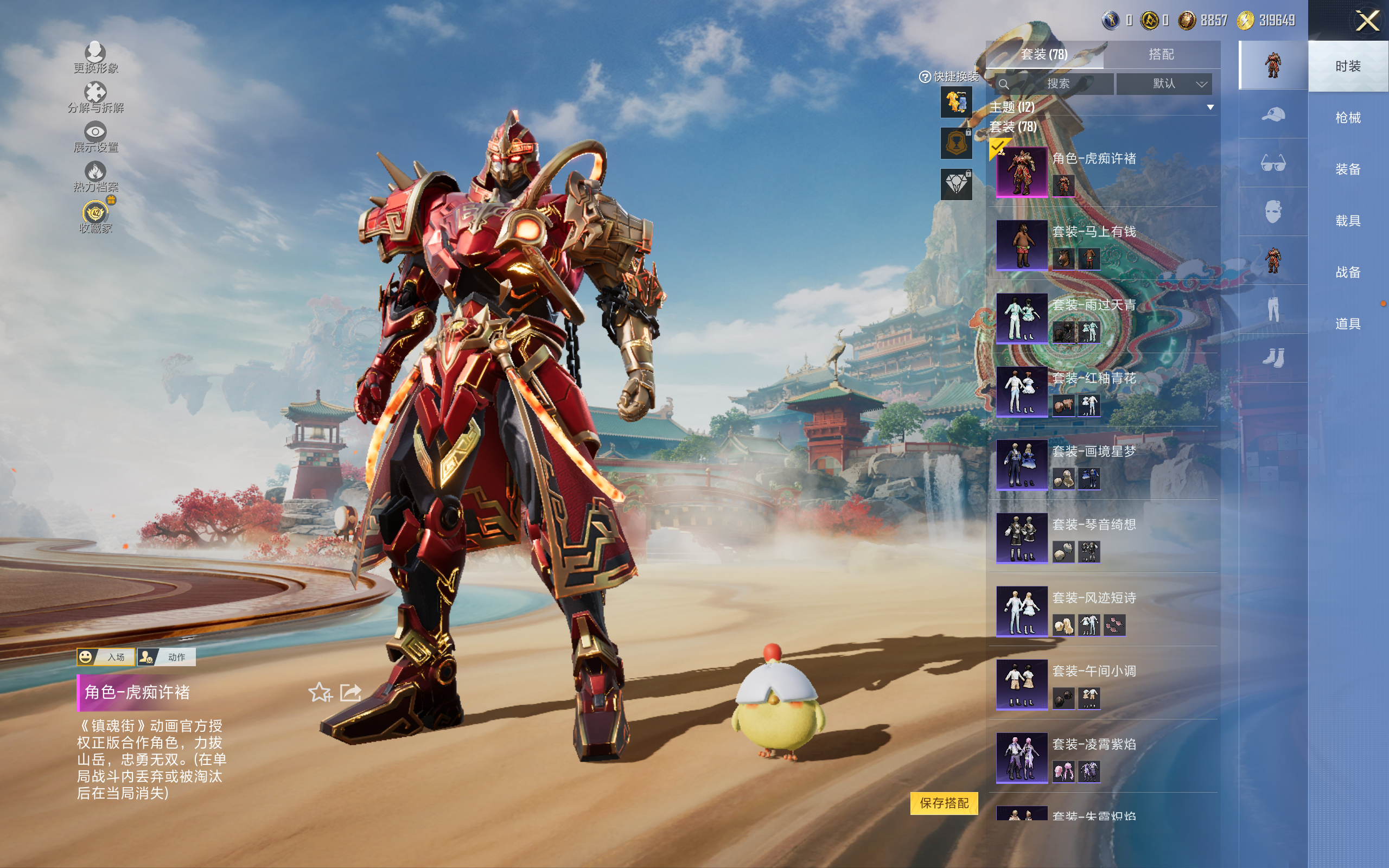Switch to the 搭配 tab
Viewport: 1389px width, 868px height.
[x=1161, y=55]
